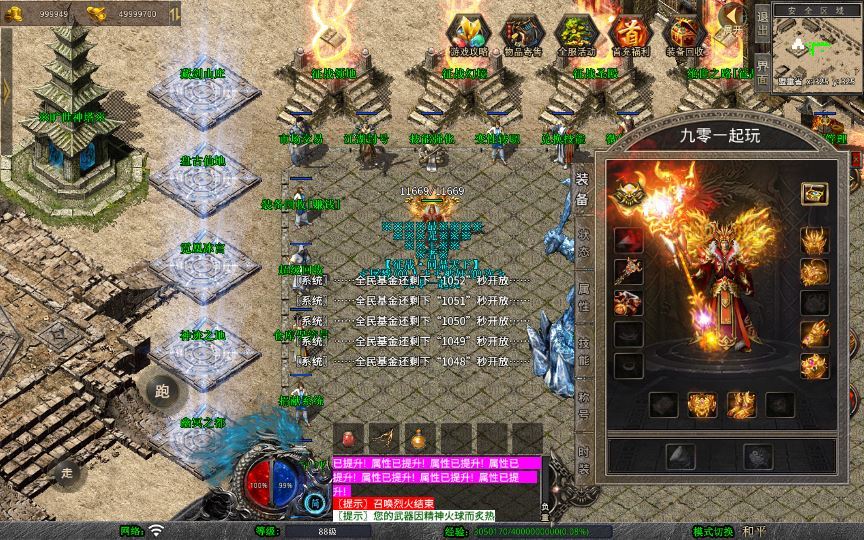This screenshot has height=540, width=864.
Task: Switch to the 属性 attributes tab
Action: [x=582, y=298]
